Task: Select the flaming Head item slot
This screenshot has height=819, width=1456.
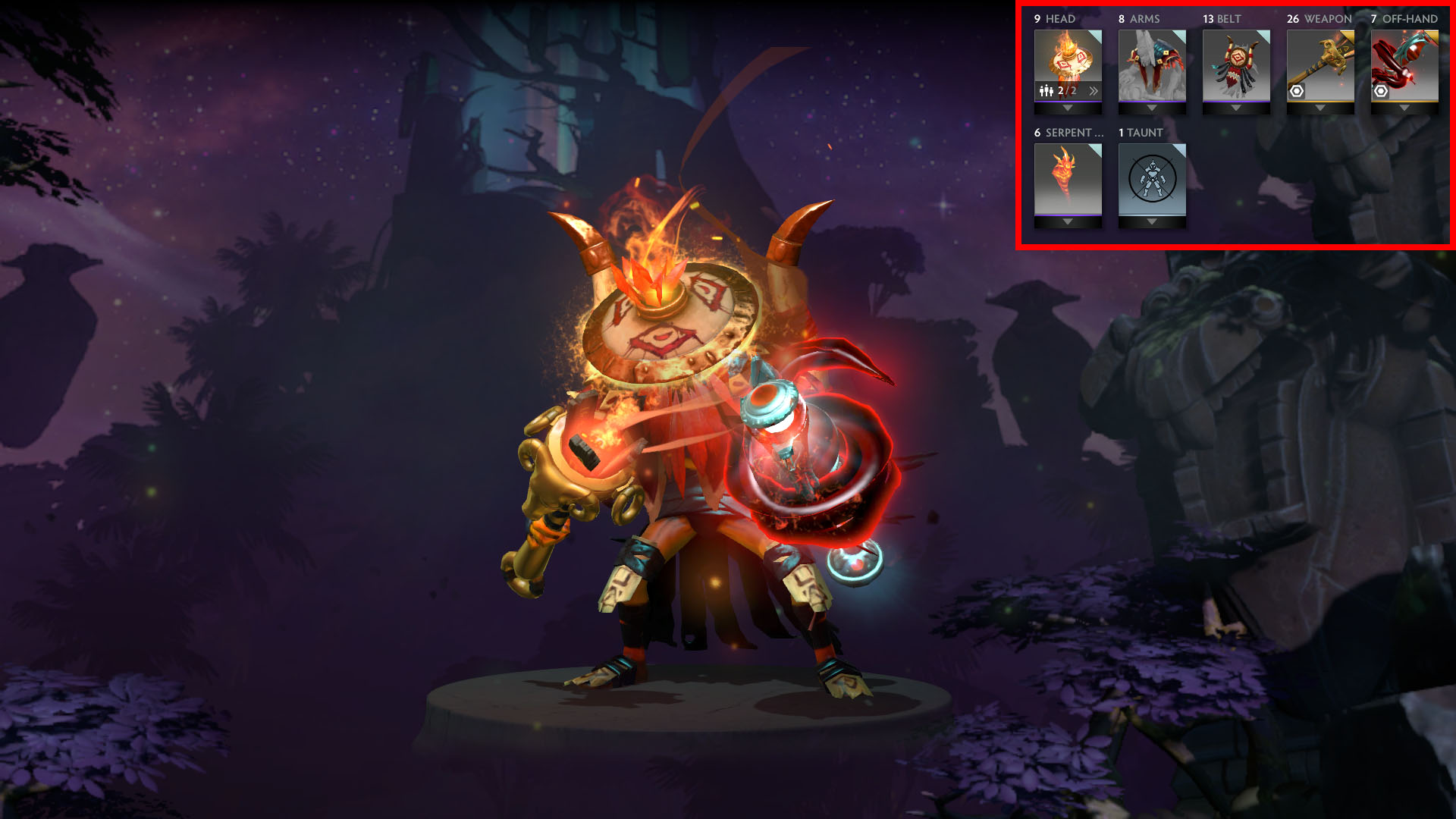Action: coord(1067,57)
